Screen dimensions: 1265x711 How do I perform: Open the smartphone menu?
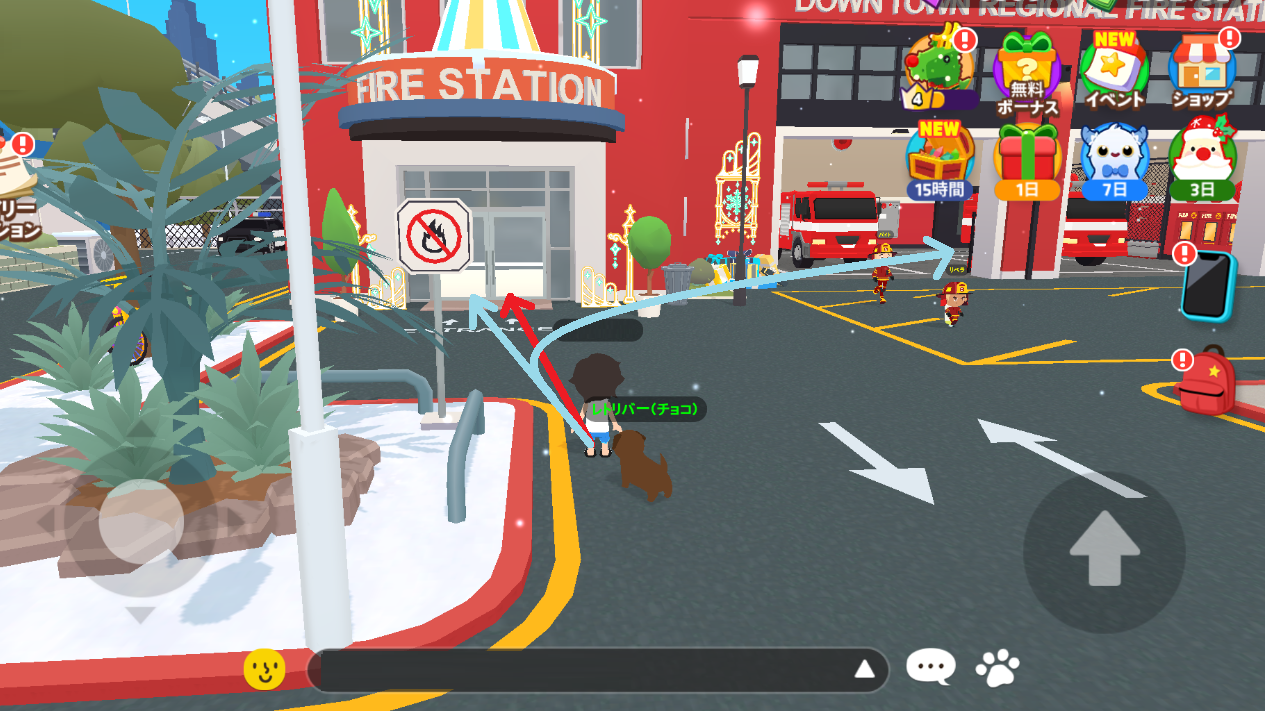(1208, 285)
